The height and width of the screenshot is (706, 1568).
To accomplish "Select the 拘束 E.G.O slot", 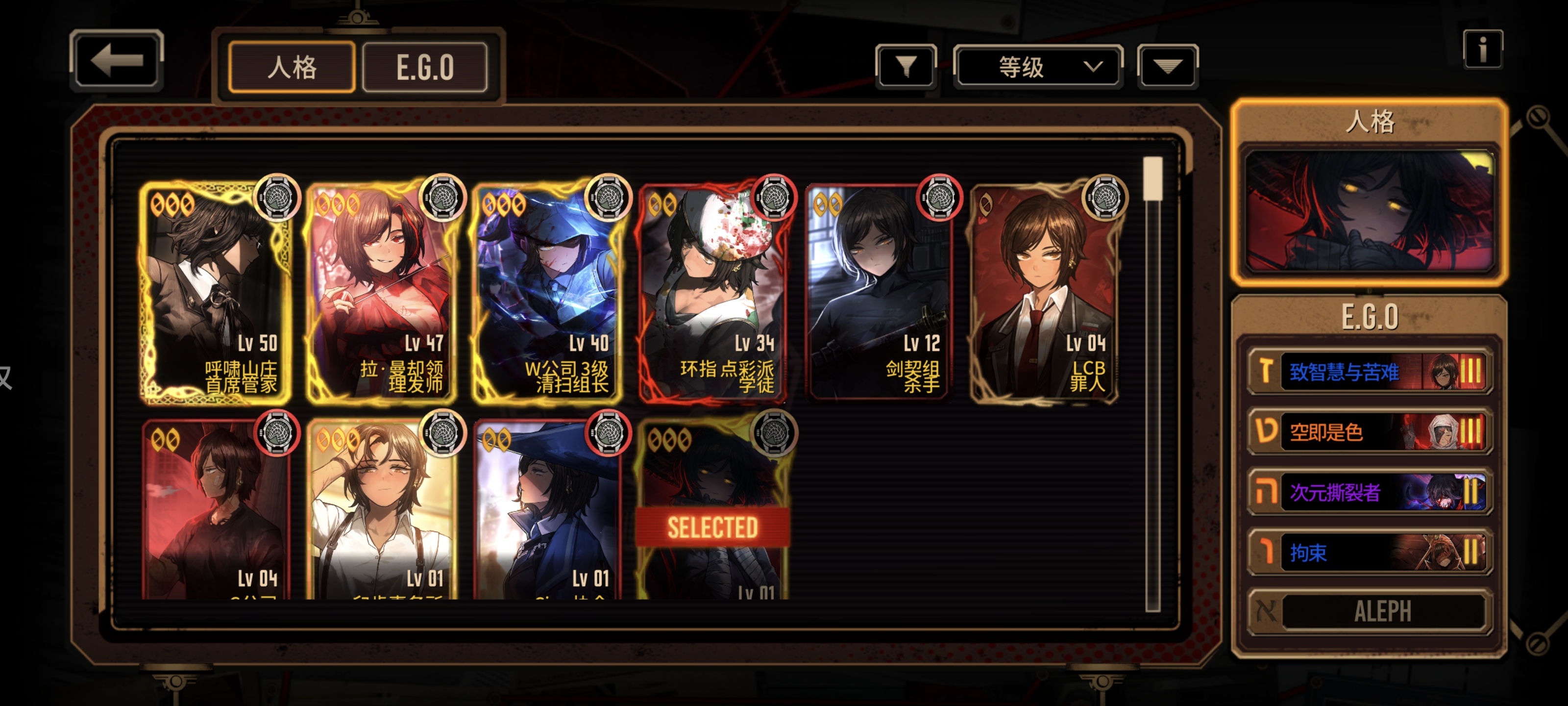I will pos(1370,552).
